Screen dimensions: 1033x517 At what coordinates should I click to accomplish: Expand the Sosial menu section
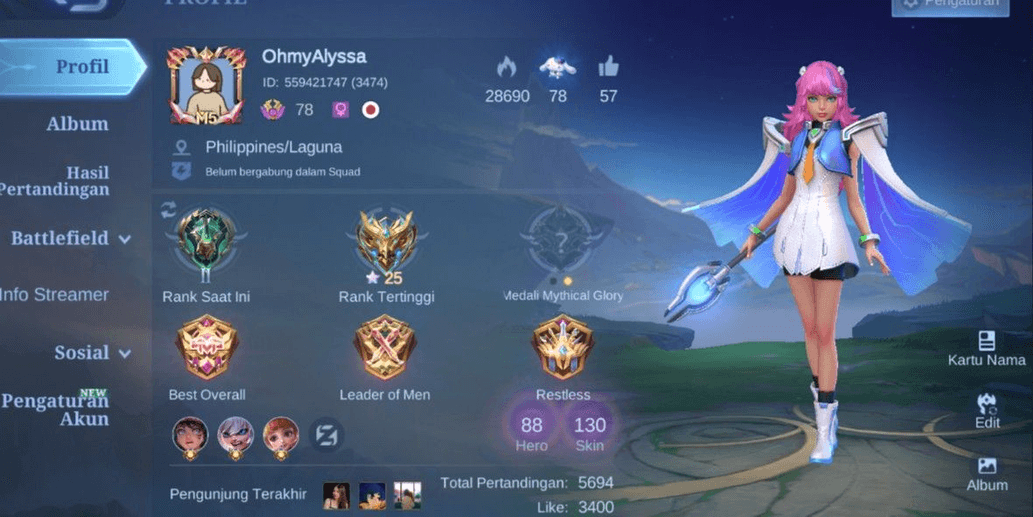coord(93,353)
